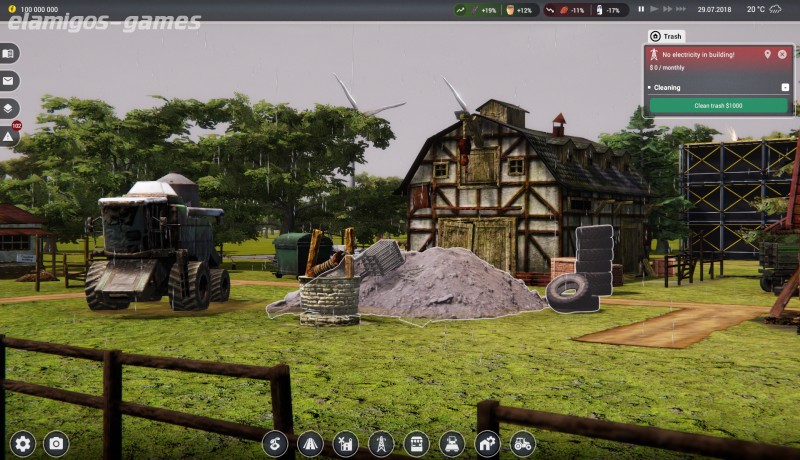This screenshot has width=800, height=460.
Task: Set game speed to double fast-forward
Action: [x=666, y=9]
